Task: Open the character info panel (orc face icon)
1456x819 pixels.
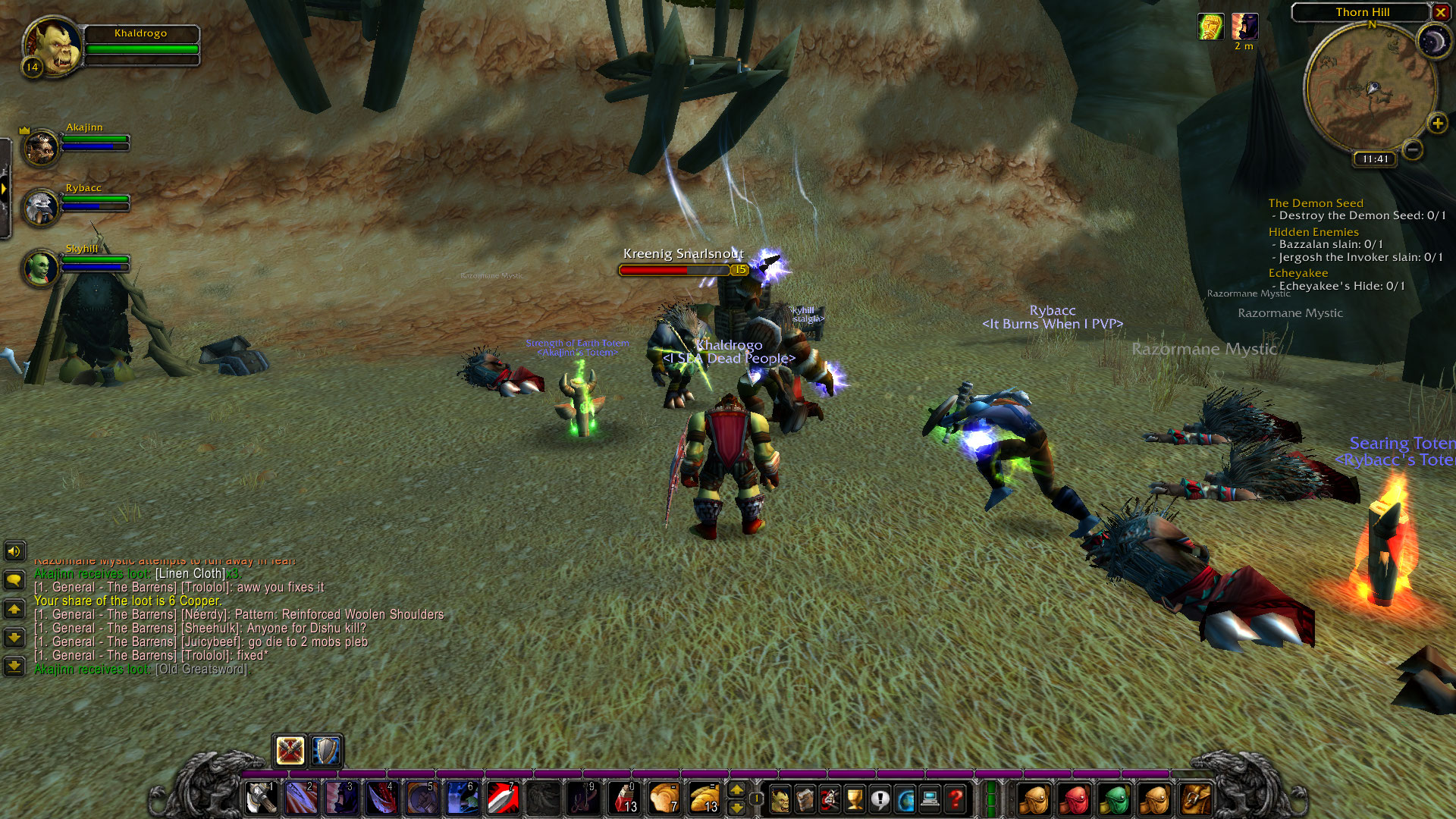Action: pos(780,799)
